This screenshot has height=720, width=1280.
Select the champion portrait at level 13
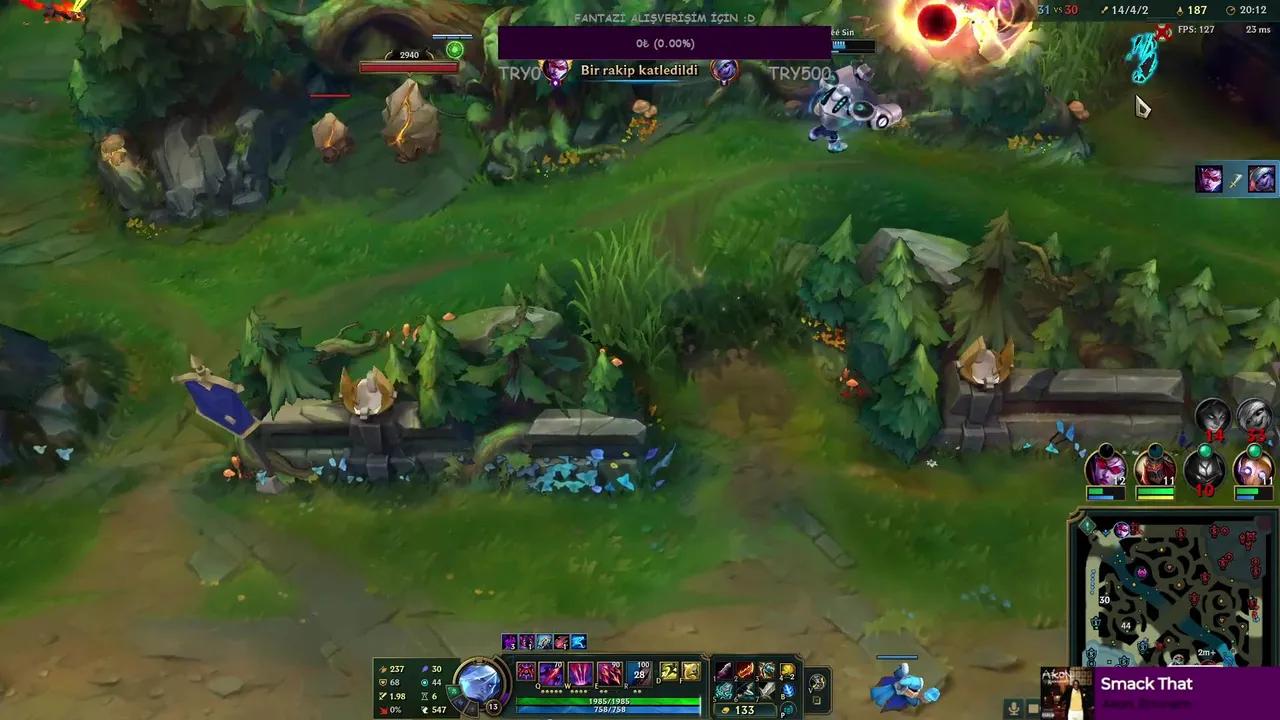tap(481, 682)
